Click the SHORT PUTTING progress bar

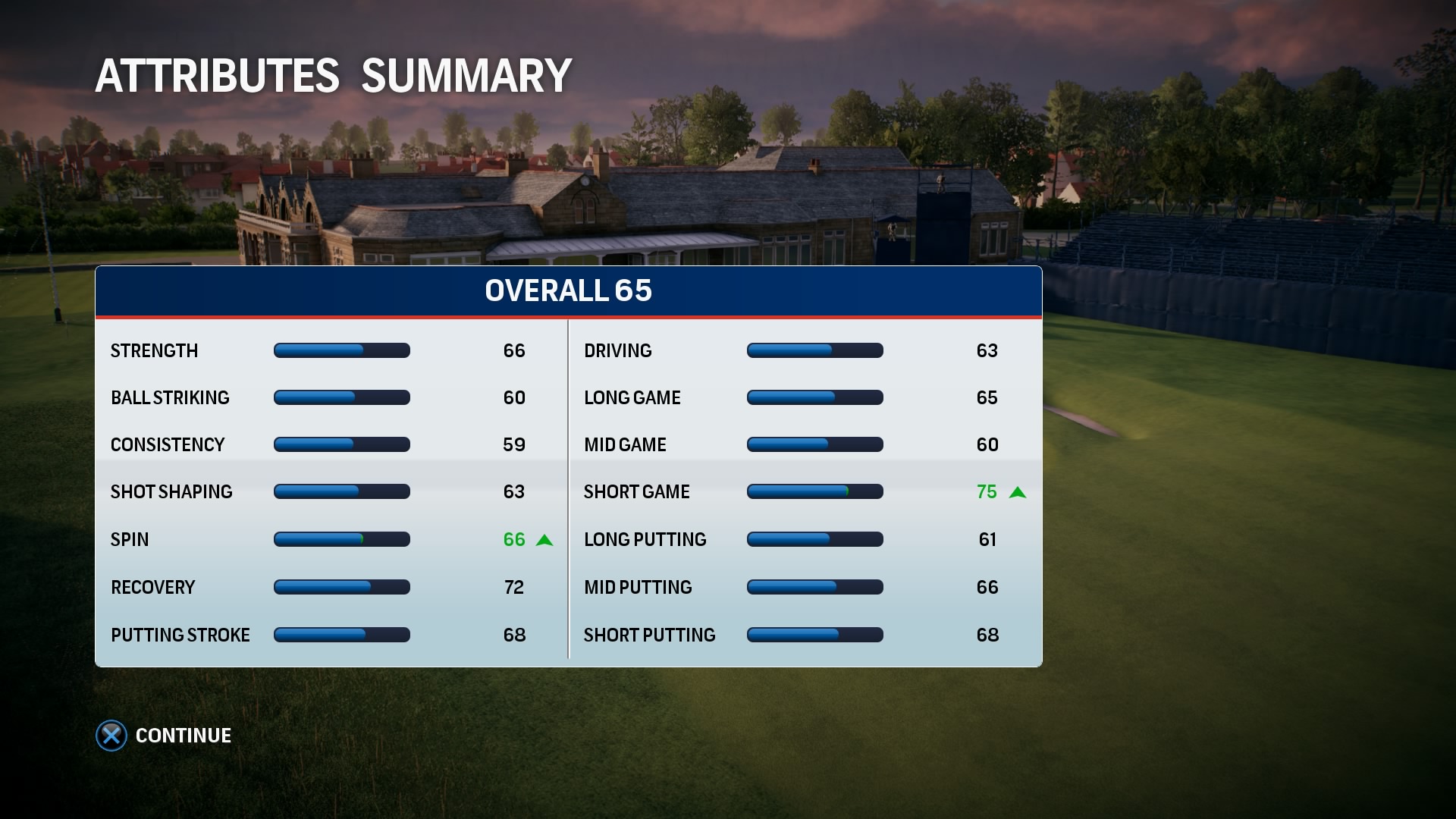[x=815, y=635]
